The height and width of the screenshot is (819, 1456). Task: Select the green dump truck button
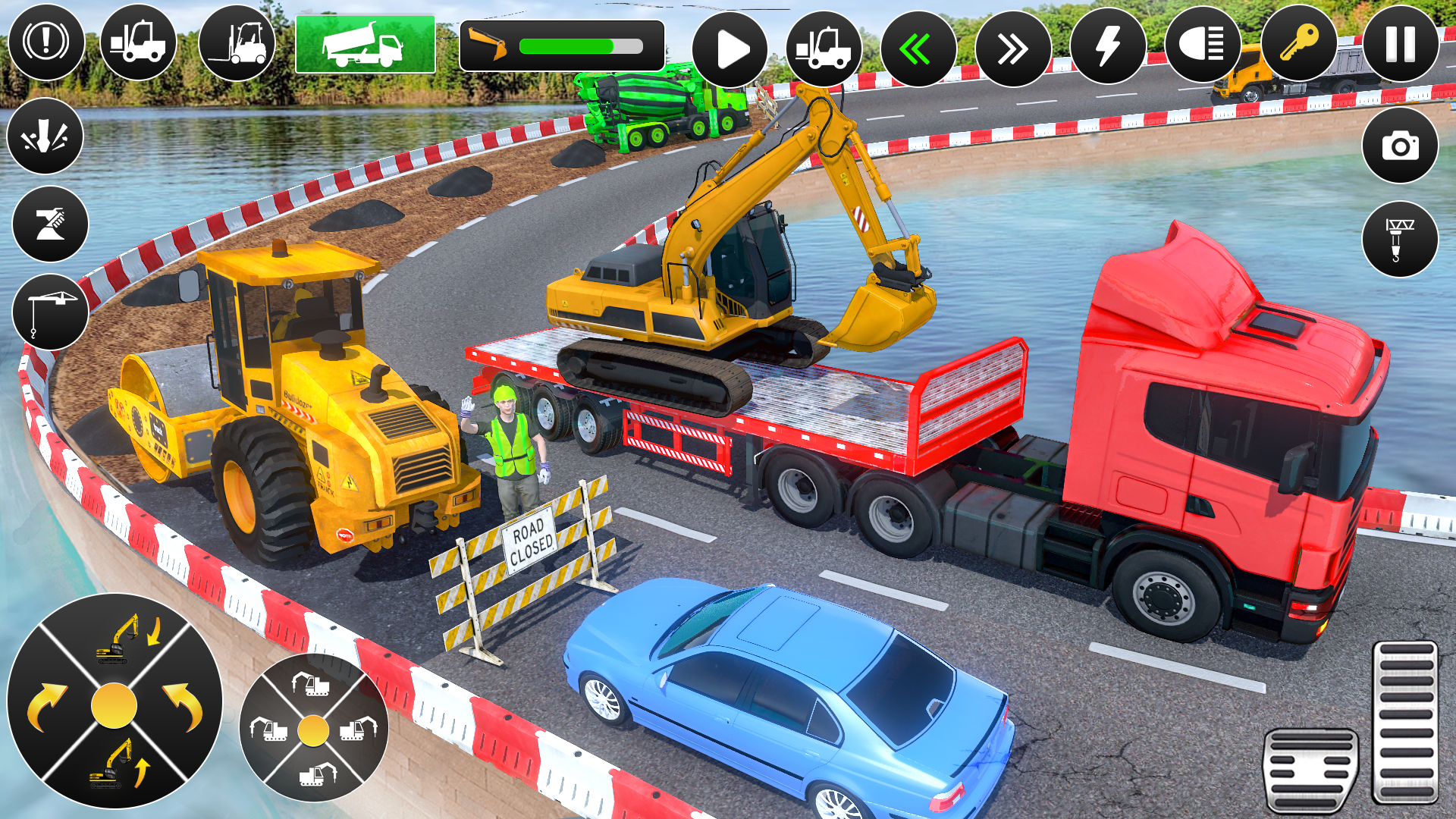click(x=366, y=45)
